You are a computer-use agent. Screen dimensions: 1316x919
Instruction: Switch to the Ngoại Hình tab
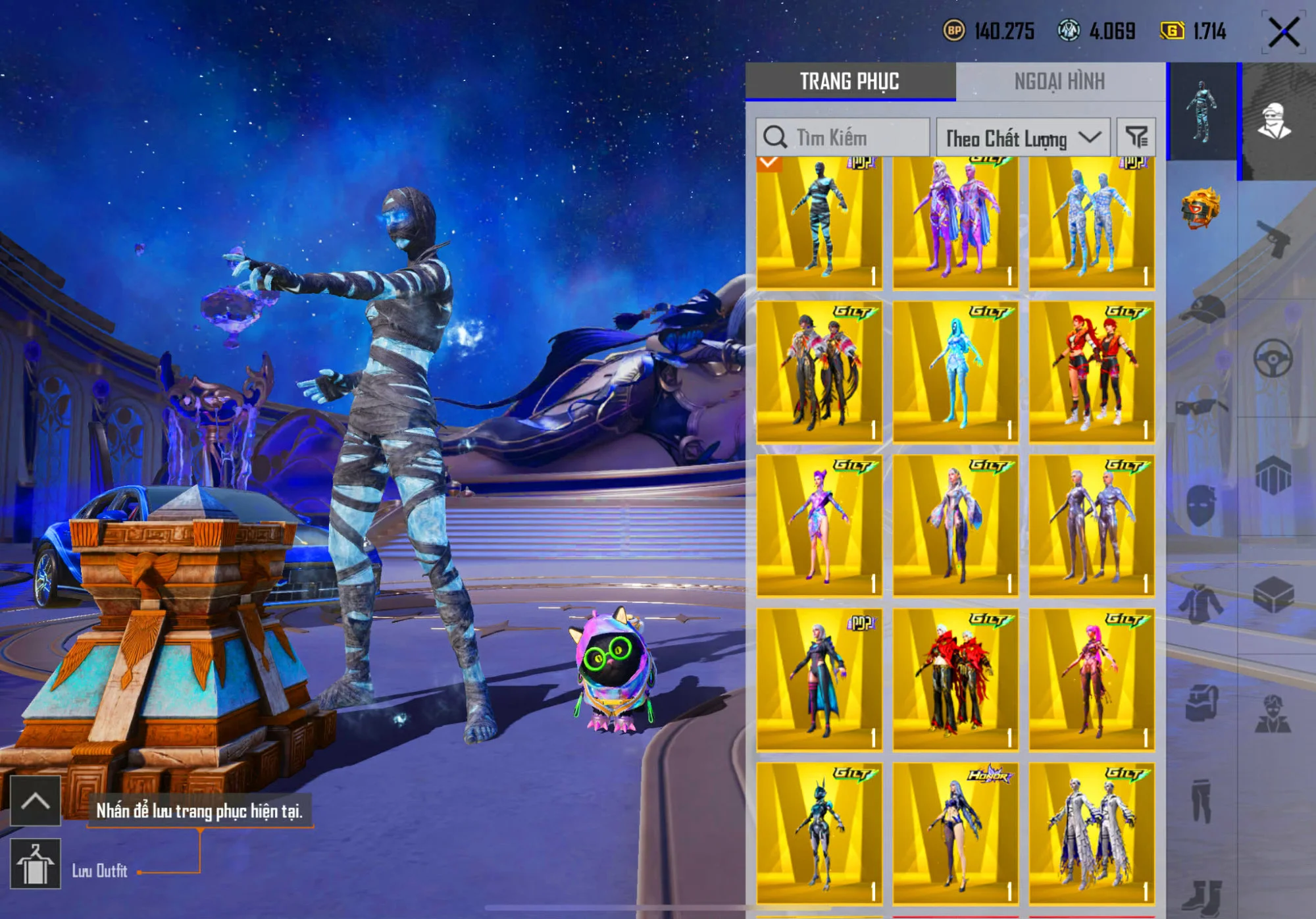point(1059,82)
